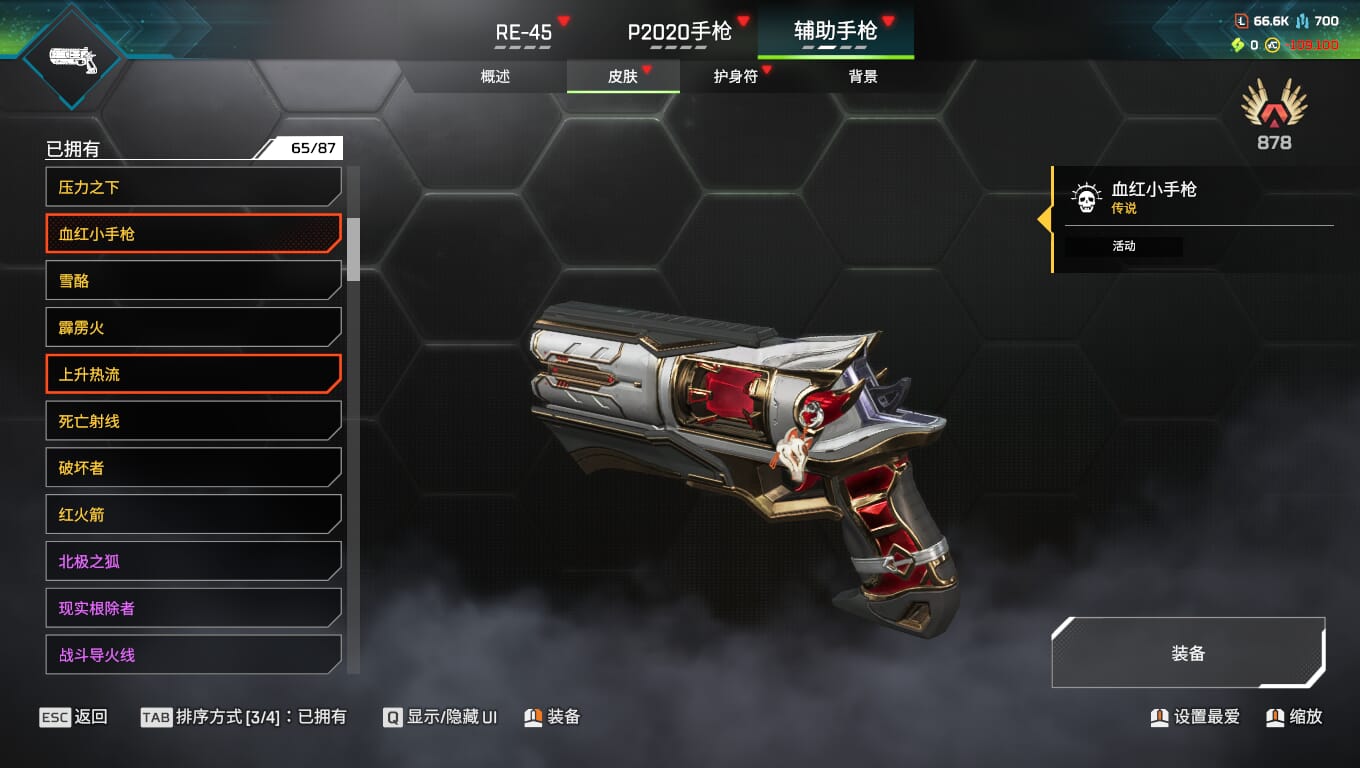
Task: Pick the 霹雳火 skin
Action: click(193, 327)
